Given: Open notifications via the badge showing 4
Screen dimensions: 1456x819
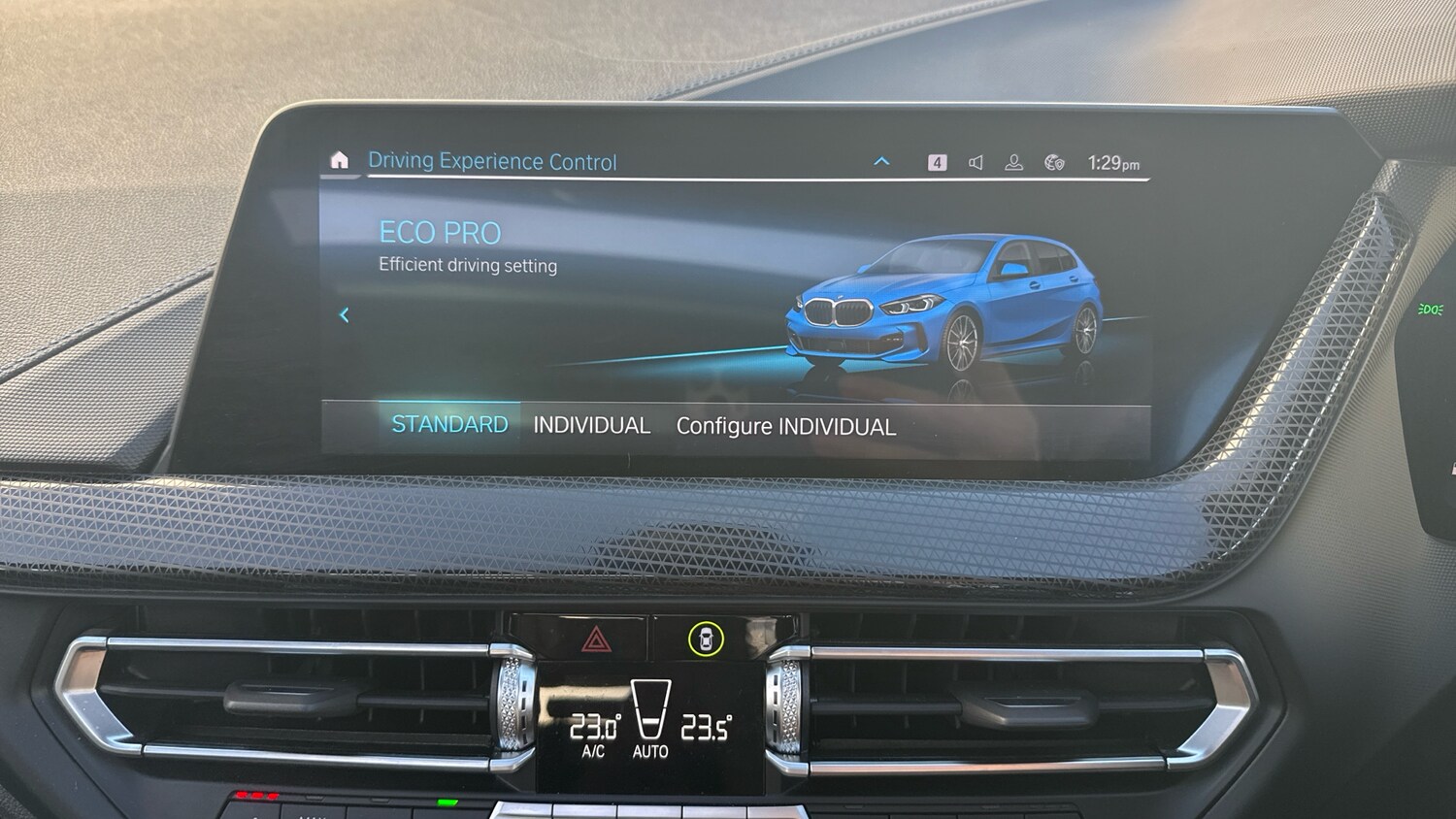Looking at the screenshot, I should tap(938, 161).
